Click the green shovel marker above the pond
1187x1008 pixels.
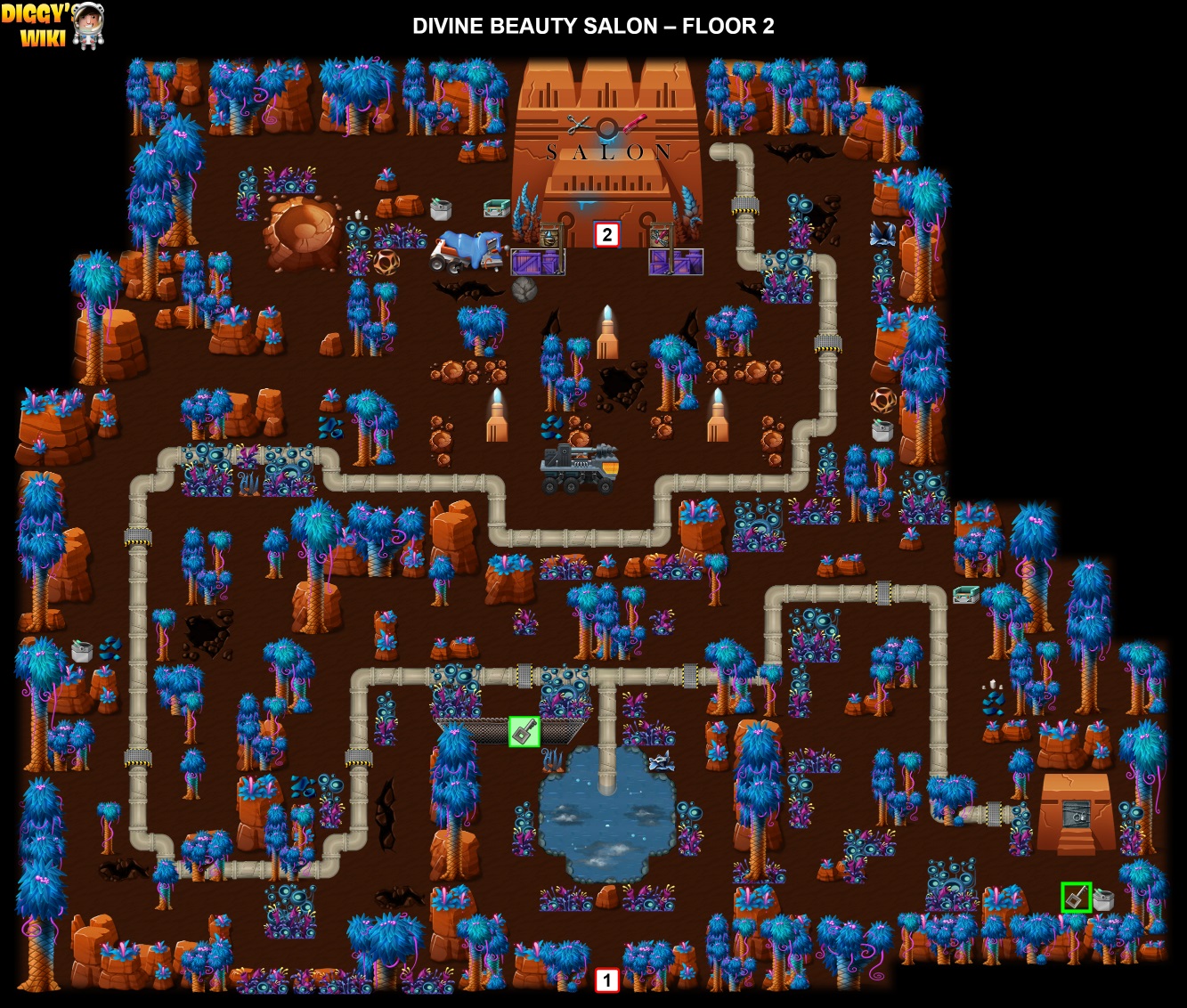[x=524, y=732]
